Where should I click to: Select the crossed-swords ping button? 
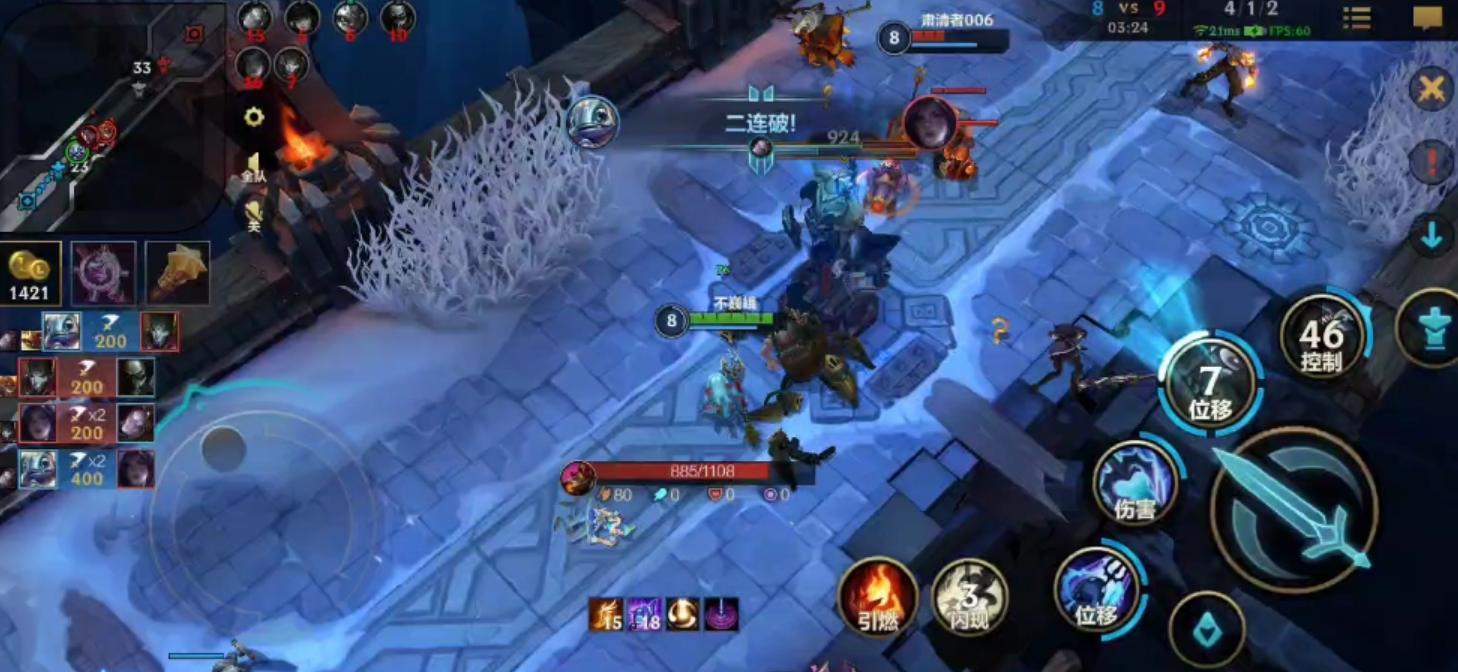tap(1431, 90)
